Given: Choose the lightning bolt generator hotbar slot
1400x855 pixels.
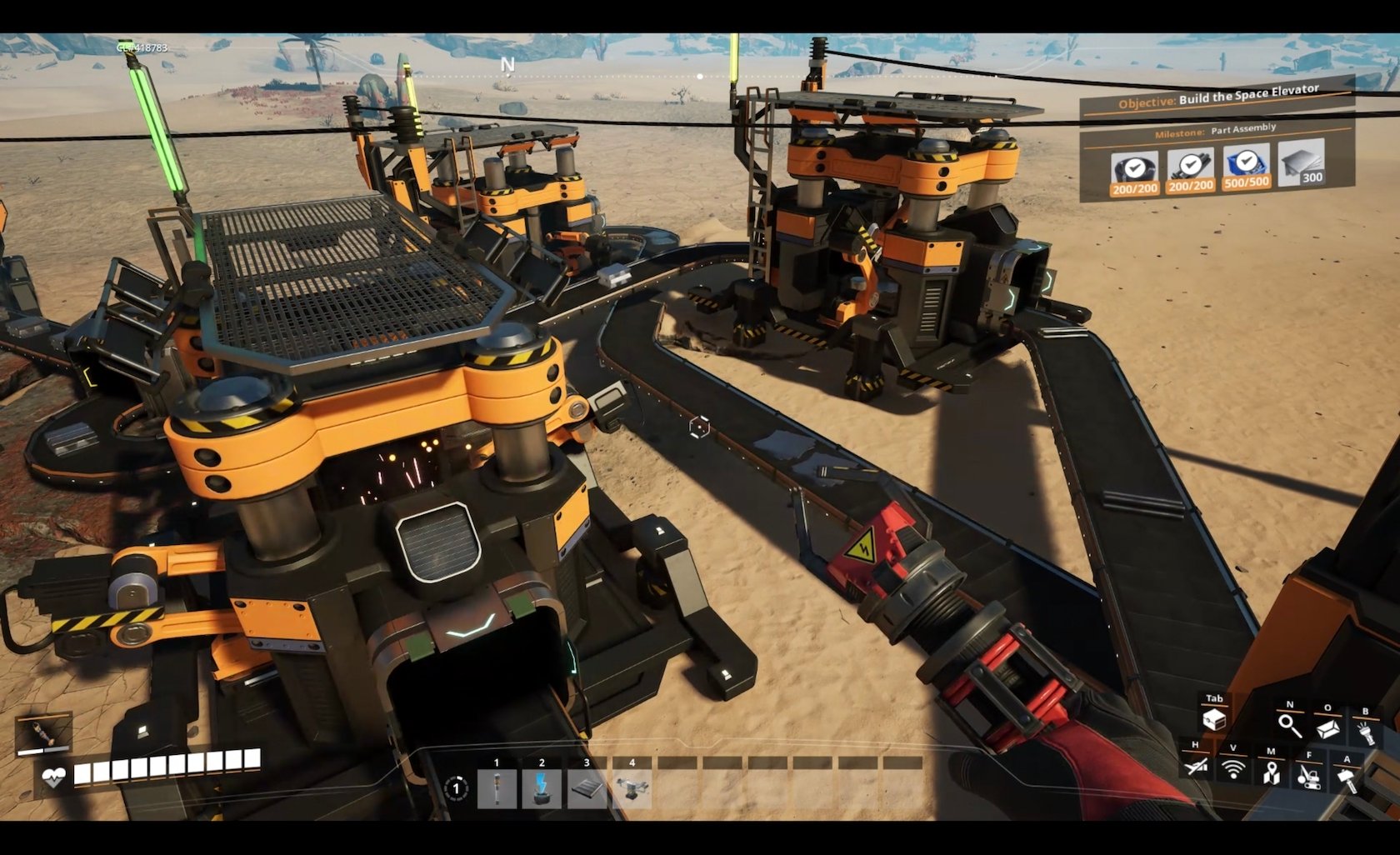Looking at the screenshot, I should click(x=542, y=788).
